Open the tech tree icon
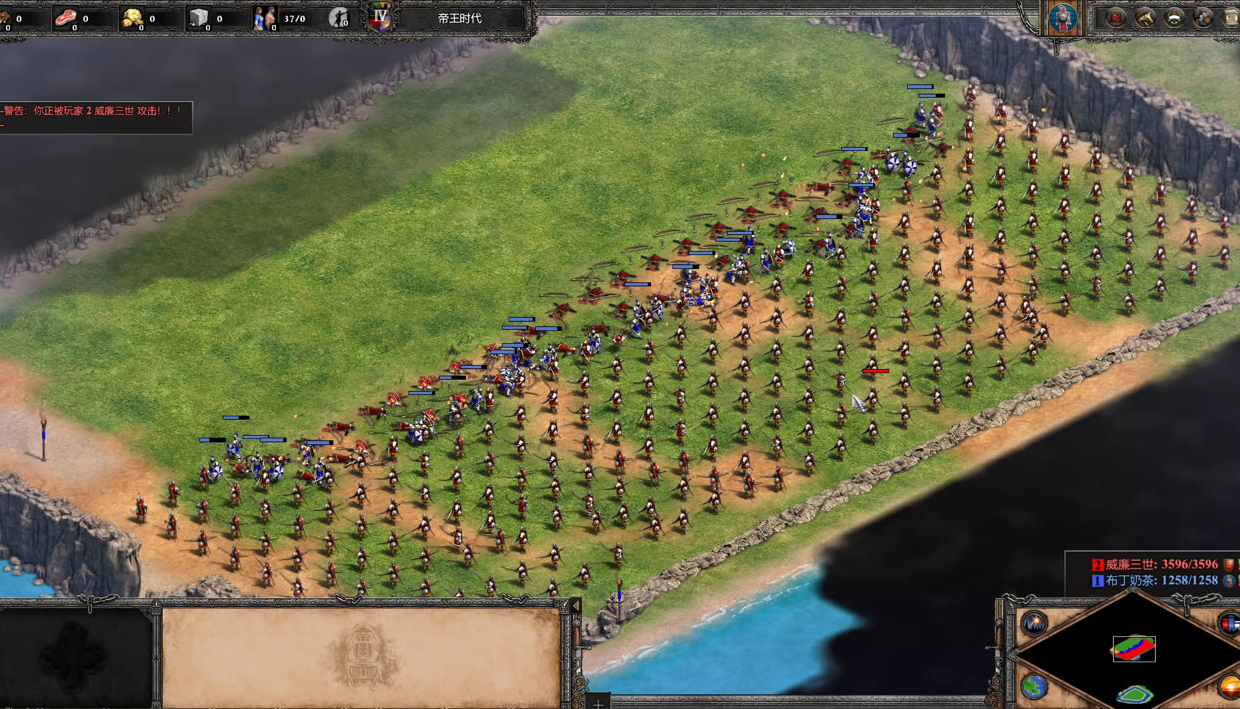Image resolution: width=1240 pixels, height=709 pixels. [x=1145, y=17]
